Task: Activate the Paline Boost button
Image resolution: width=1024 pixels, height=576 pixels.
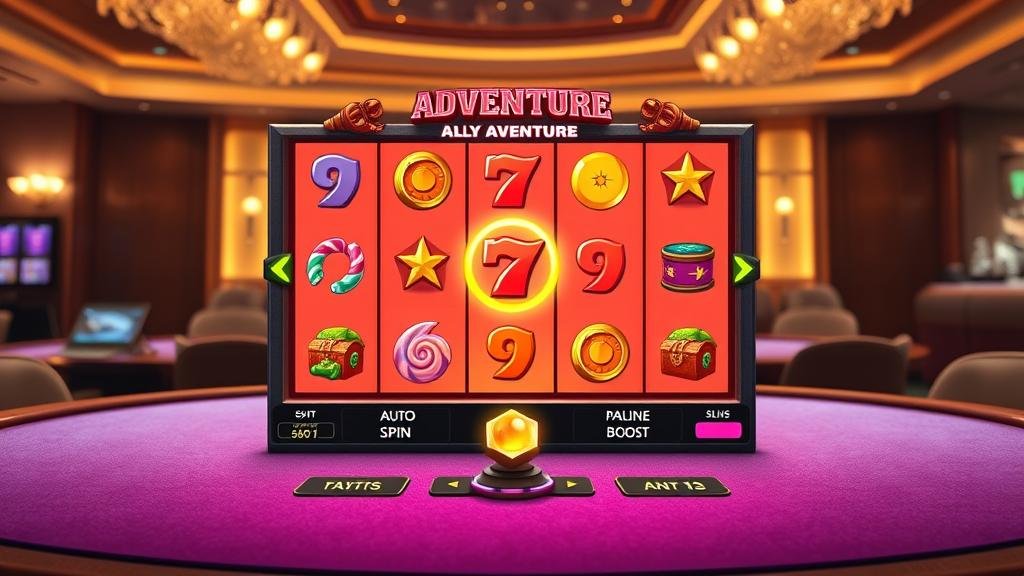Action: point(627,424)
